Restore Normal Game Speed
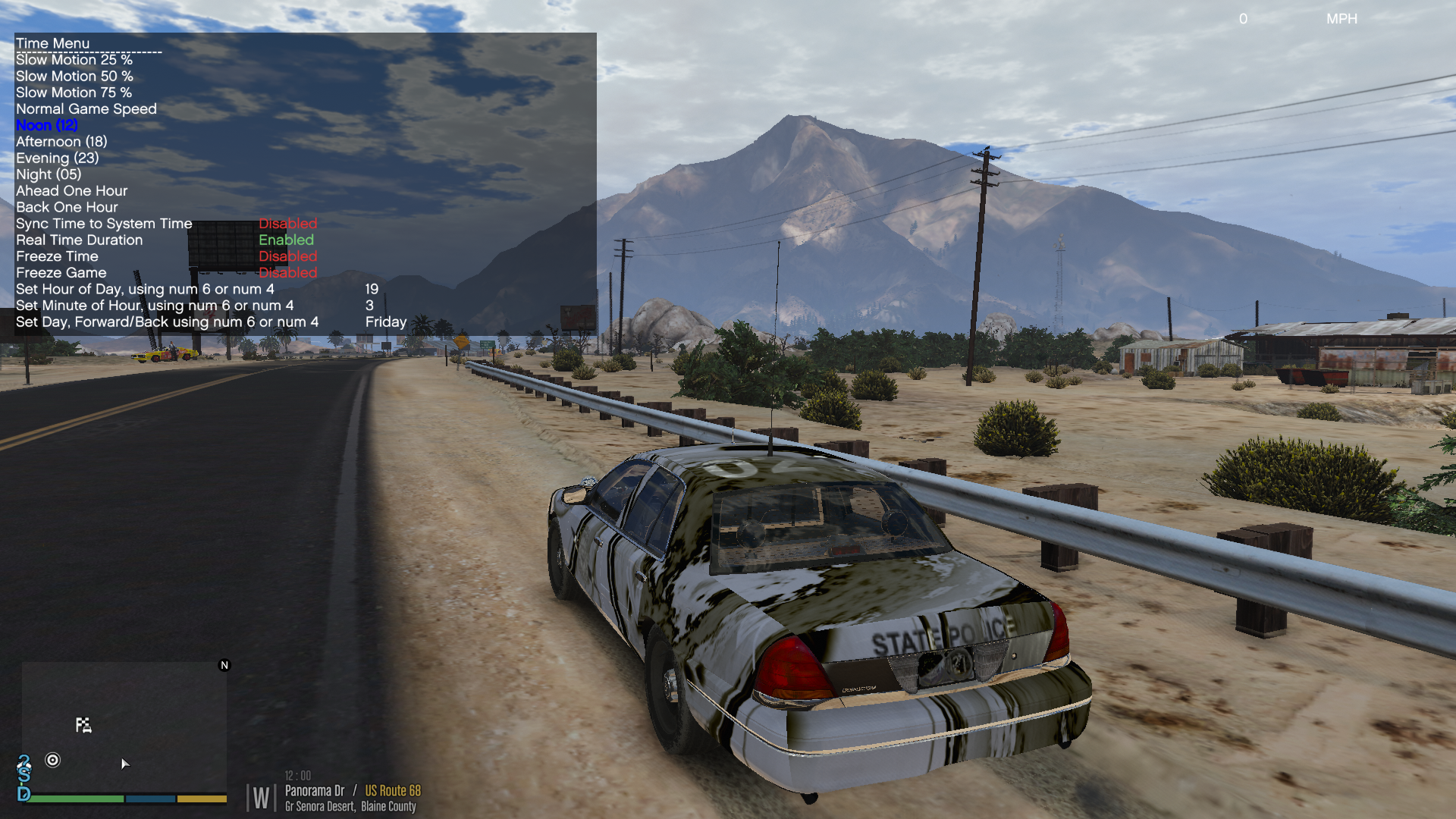The image size is (1456, 819). (x=86, y=109)
